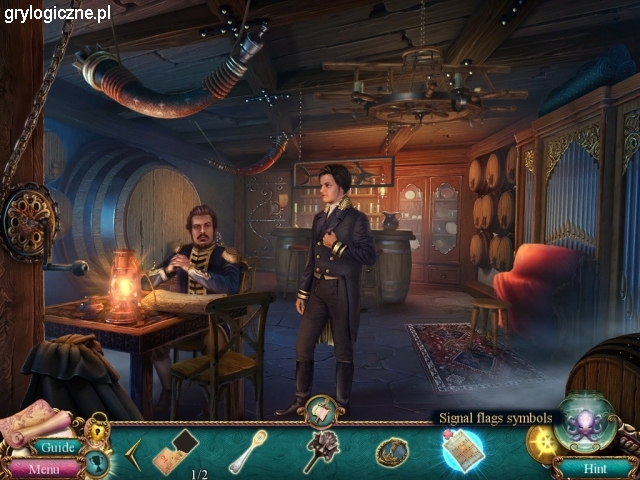
Task: Open the Menu
Action: [43, 467]
